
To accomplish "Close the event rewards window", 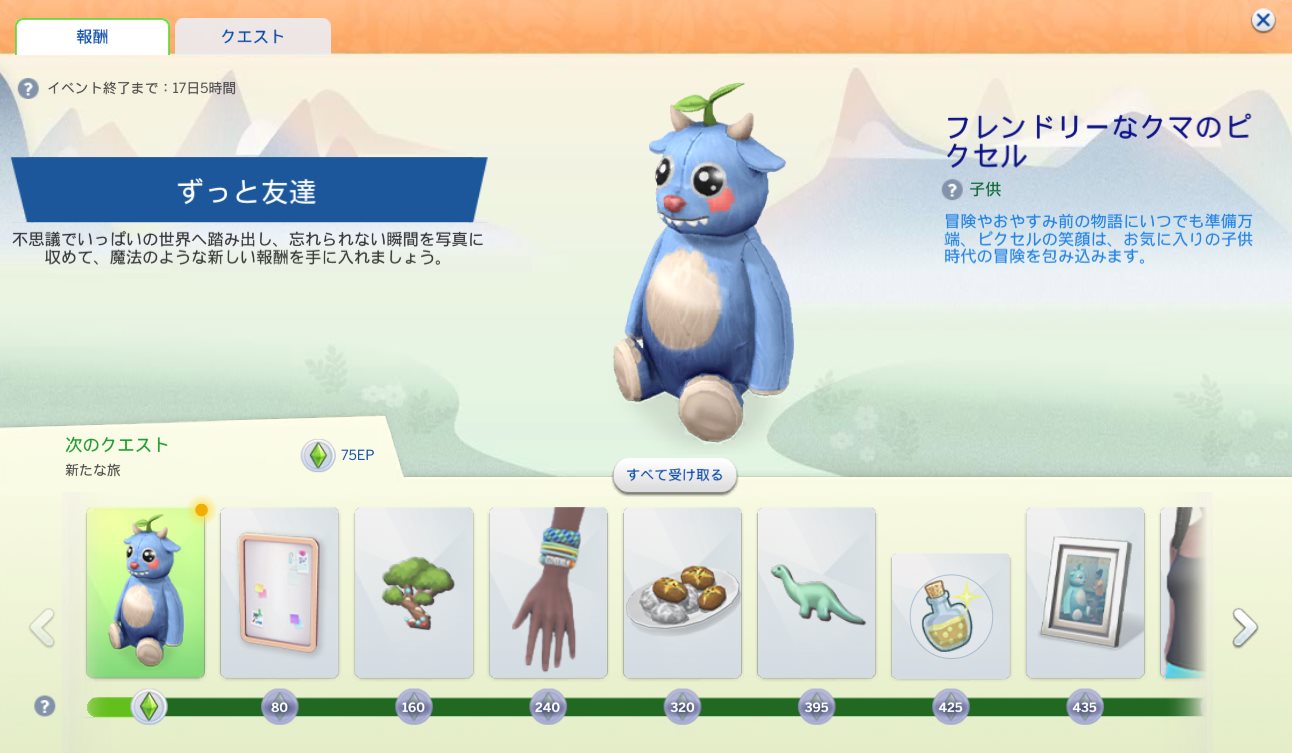I will (x=1263, y=20).
